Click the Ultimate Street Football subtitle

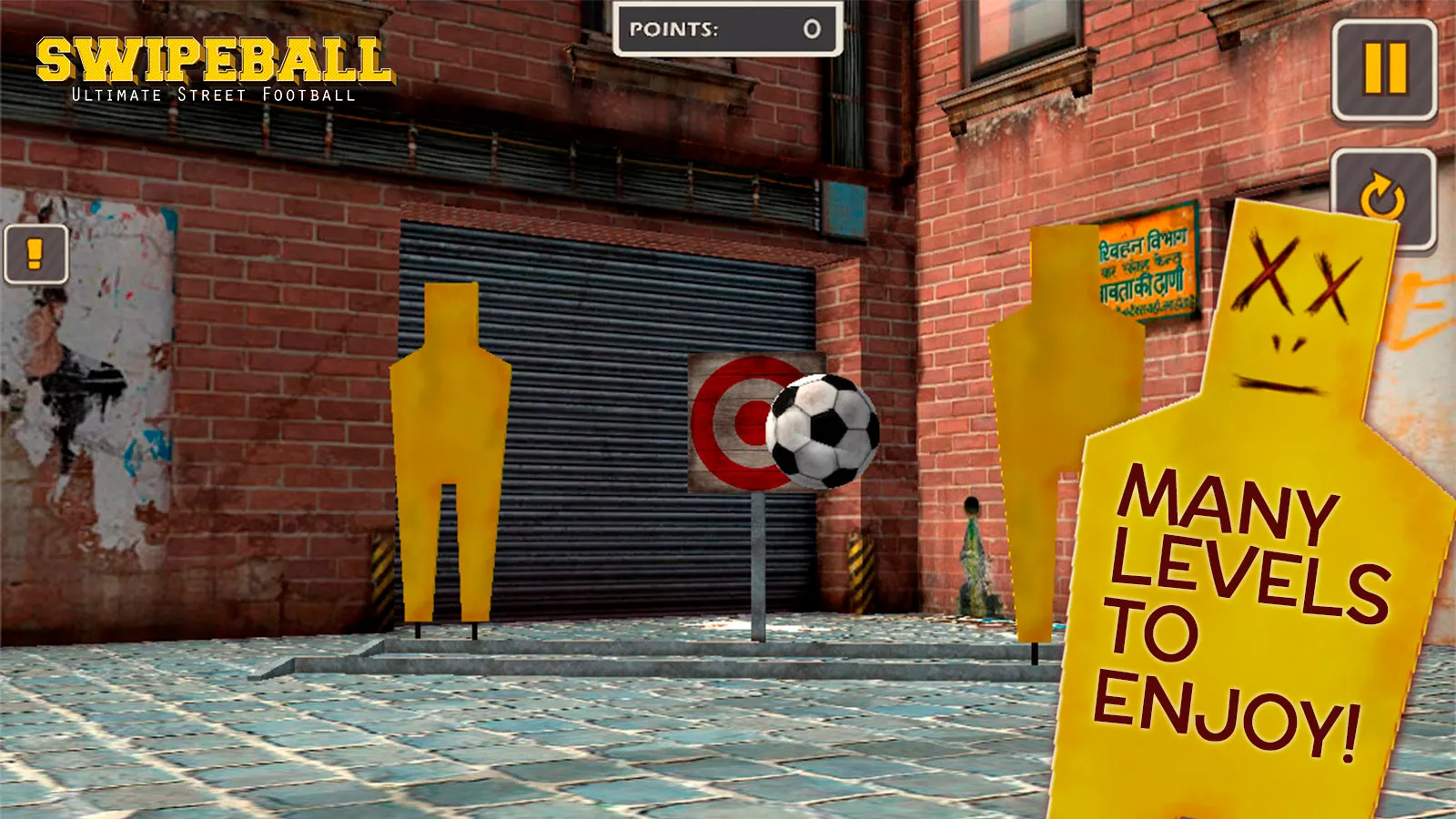pyautogui.click(x=214, y=93)
